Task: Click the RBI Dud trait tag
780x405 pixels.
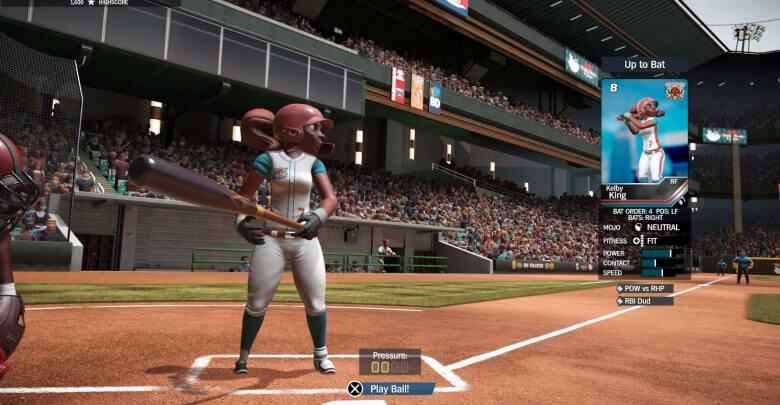Action: (x=645, y=300)
